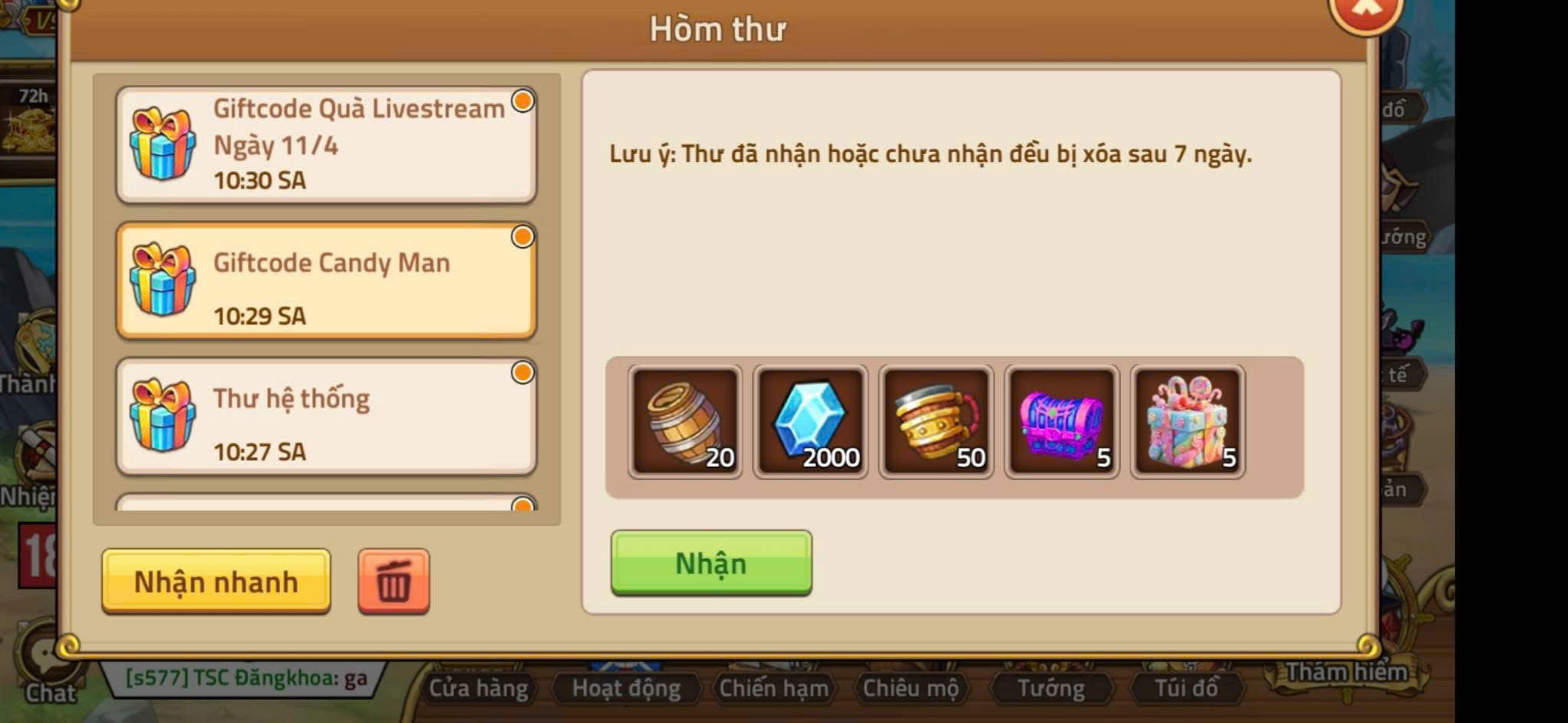Image resolution: width=1568 pixels, height=723 pixels.
Task: Select the Giftcode Candy Man mail entry
Action: 326,280
